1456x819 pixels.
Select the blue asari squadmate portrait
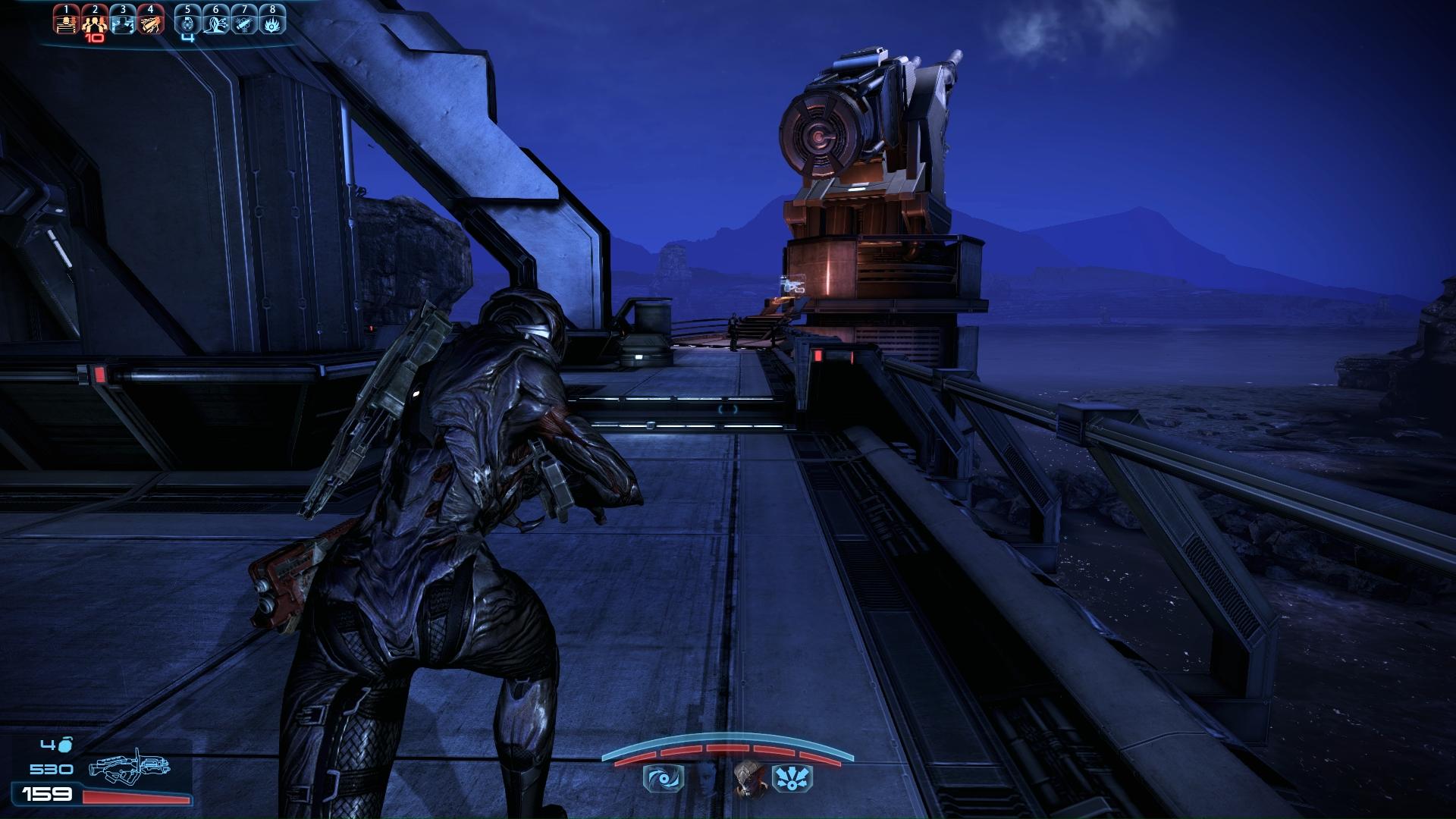click(705, 779)
